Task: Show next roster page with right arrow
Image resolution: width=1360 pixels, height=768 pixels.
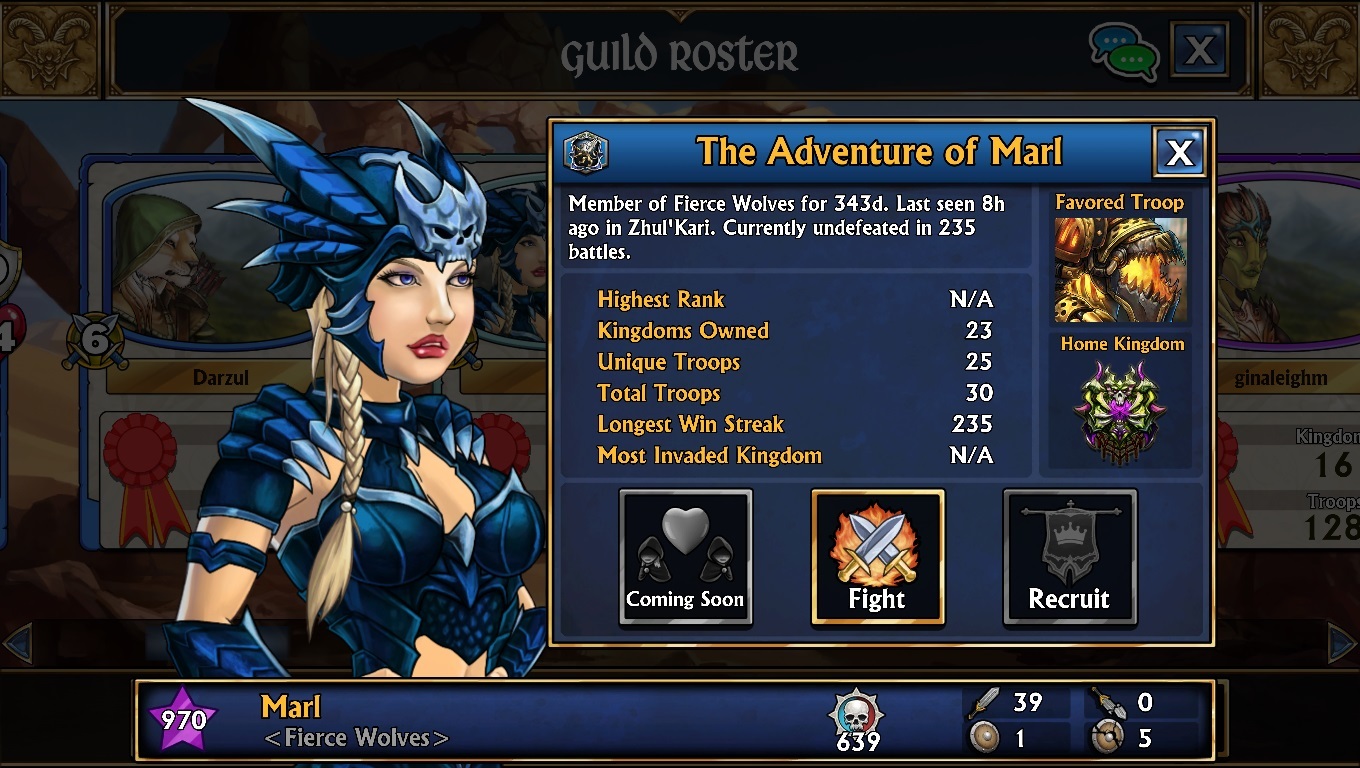Action: 1340,644
